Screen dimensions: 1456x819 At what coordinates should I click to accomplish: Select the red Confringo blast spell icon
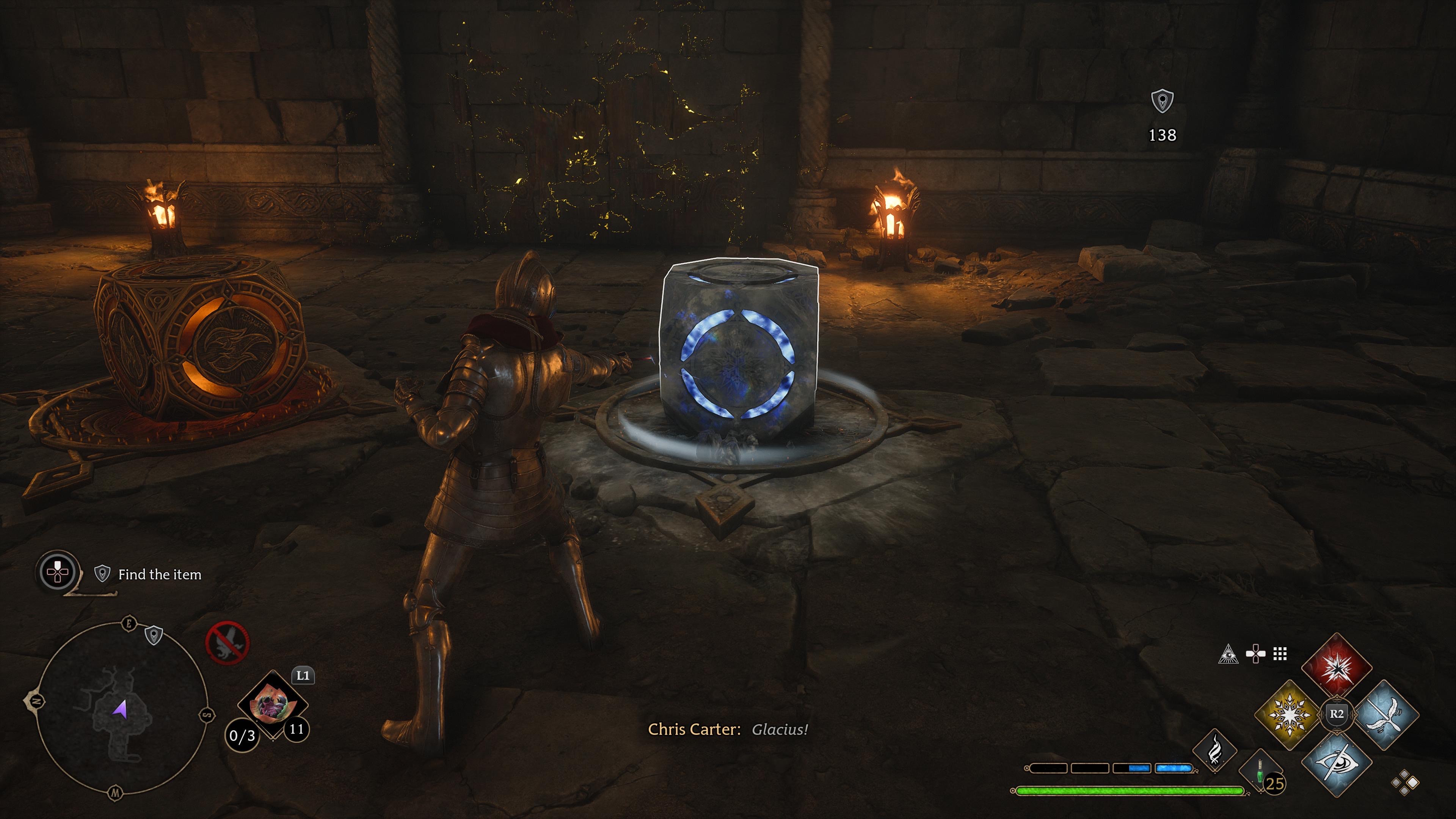[x=1337, y=668]
